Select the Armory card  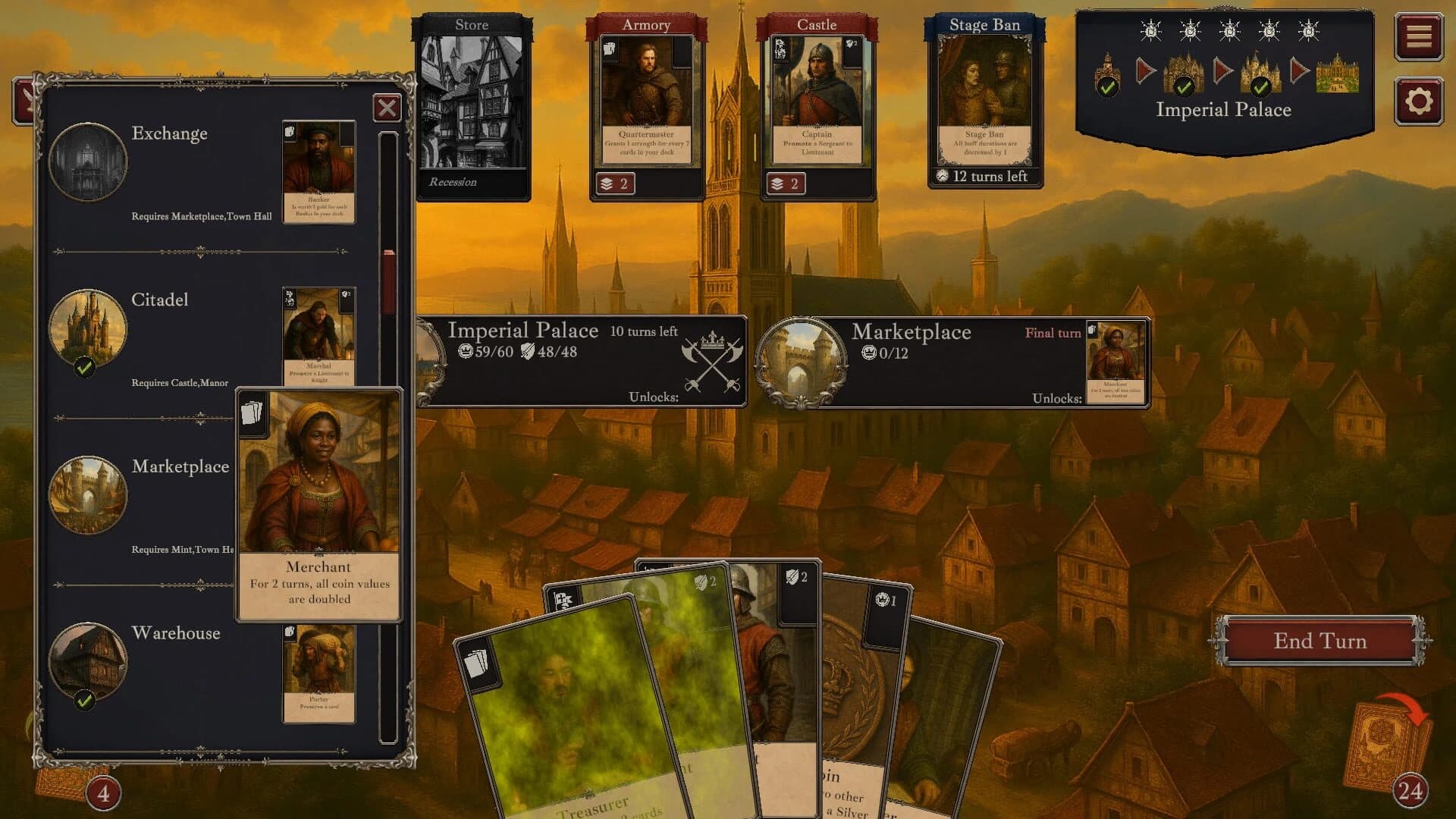pyautogui.click(x=648, y=102)
